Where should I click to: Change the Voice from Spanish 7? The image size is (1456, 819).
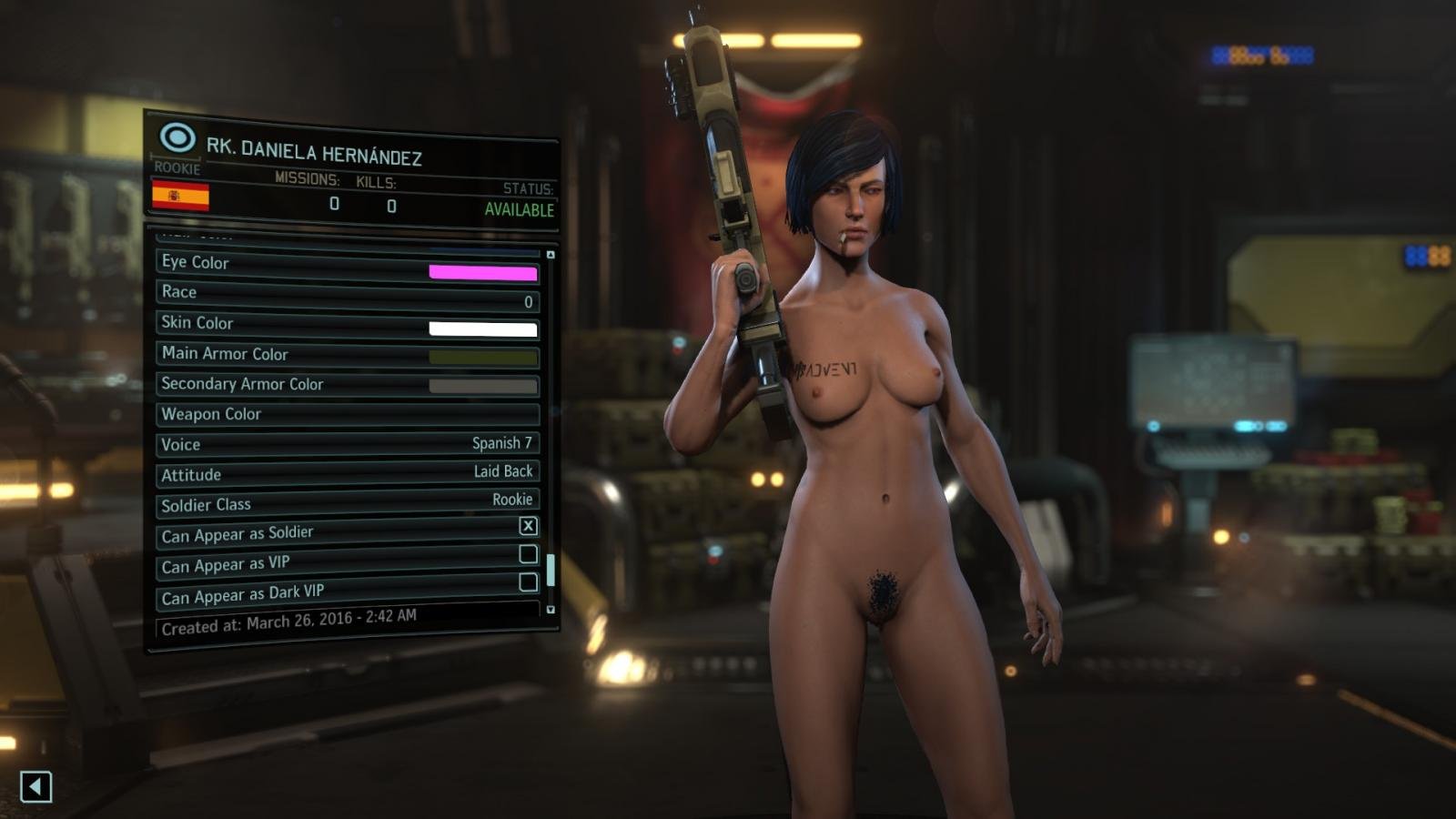[348, 444]
